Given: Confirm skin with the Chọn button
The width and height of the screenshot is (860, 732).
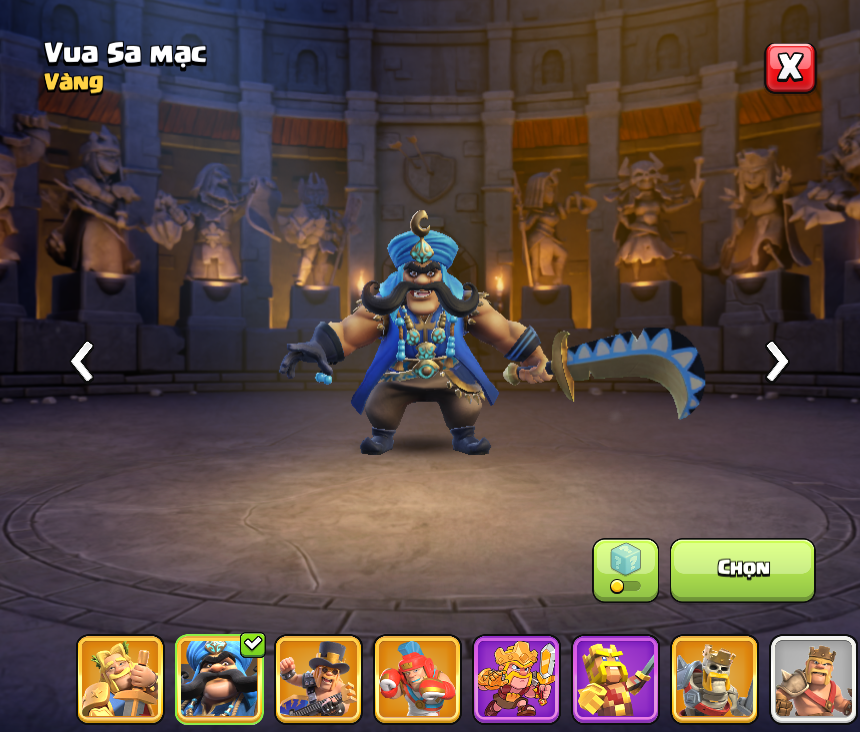Looking at the screenshot, I should click(x=742, y=570).
